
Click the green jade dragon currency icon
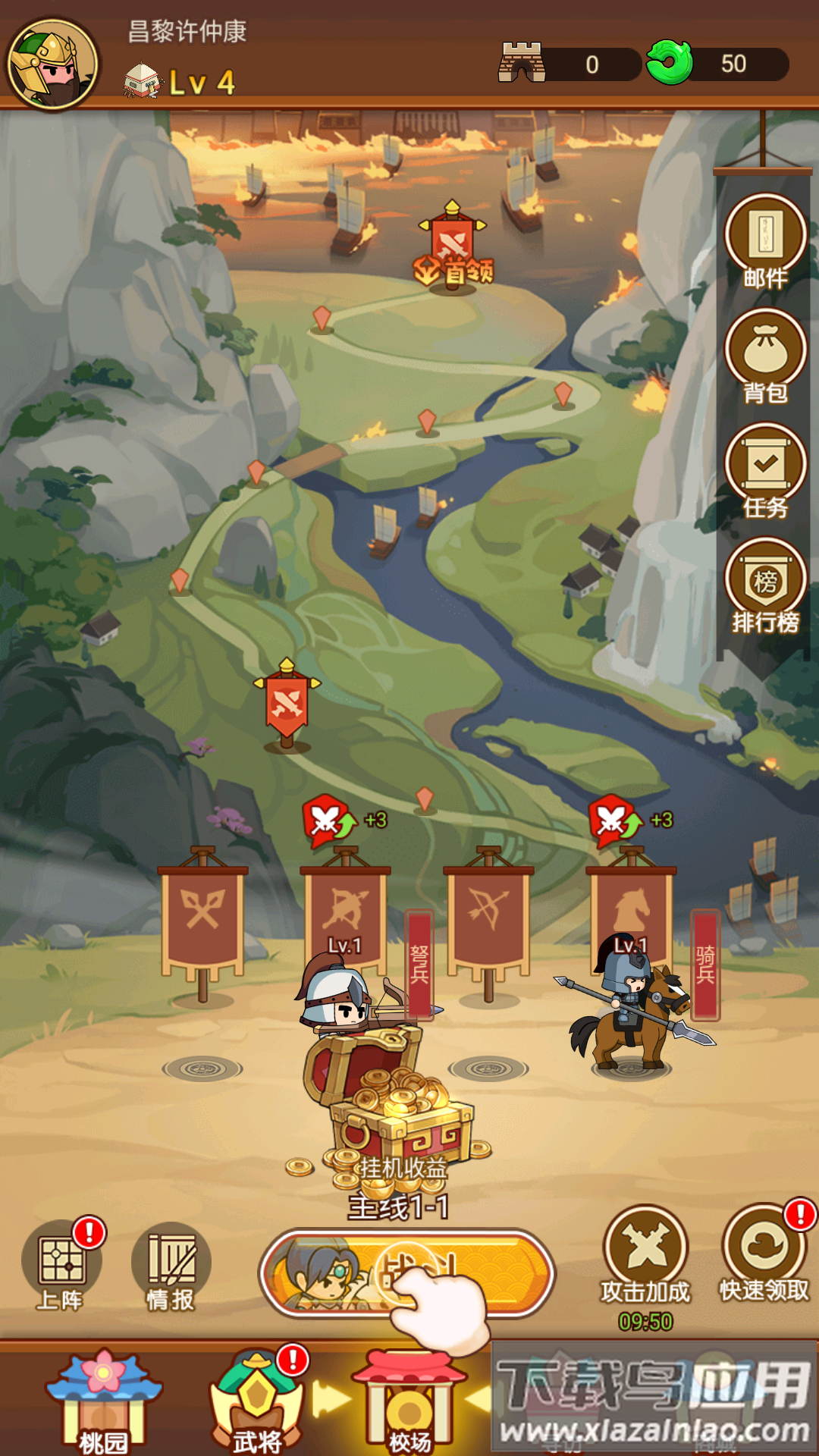[669, 64]
